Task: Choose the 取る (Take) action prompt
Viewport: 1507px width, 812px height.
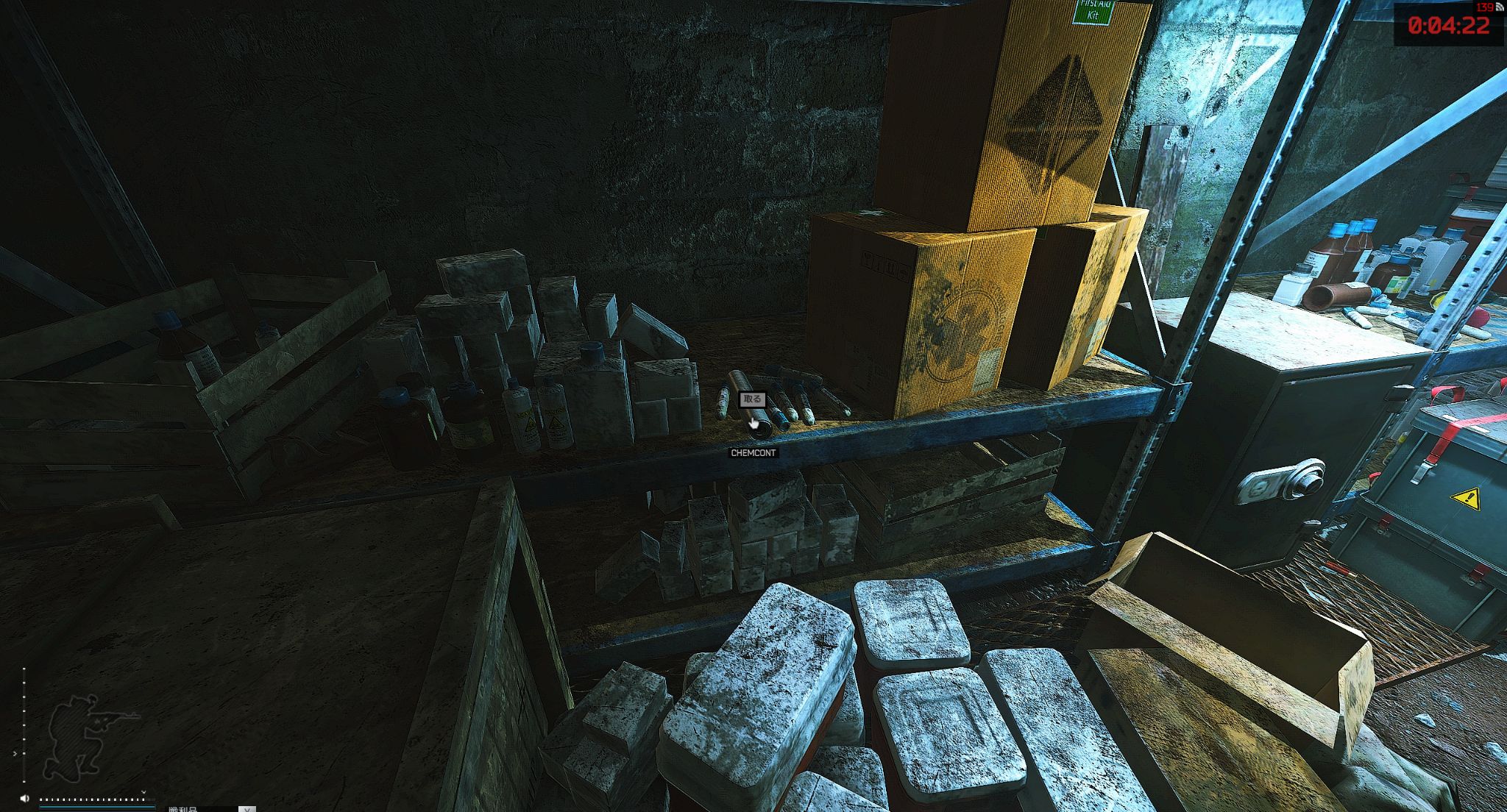Action: 752,399
